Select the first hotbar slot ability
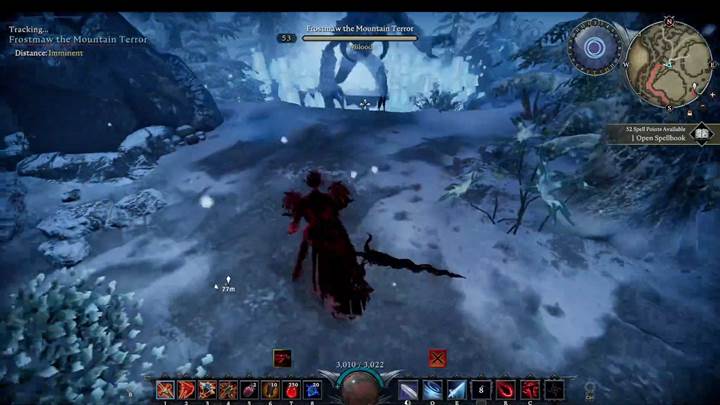This screenshot has width=720, height=405. click(165, 389)
